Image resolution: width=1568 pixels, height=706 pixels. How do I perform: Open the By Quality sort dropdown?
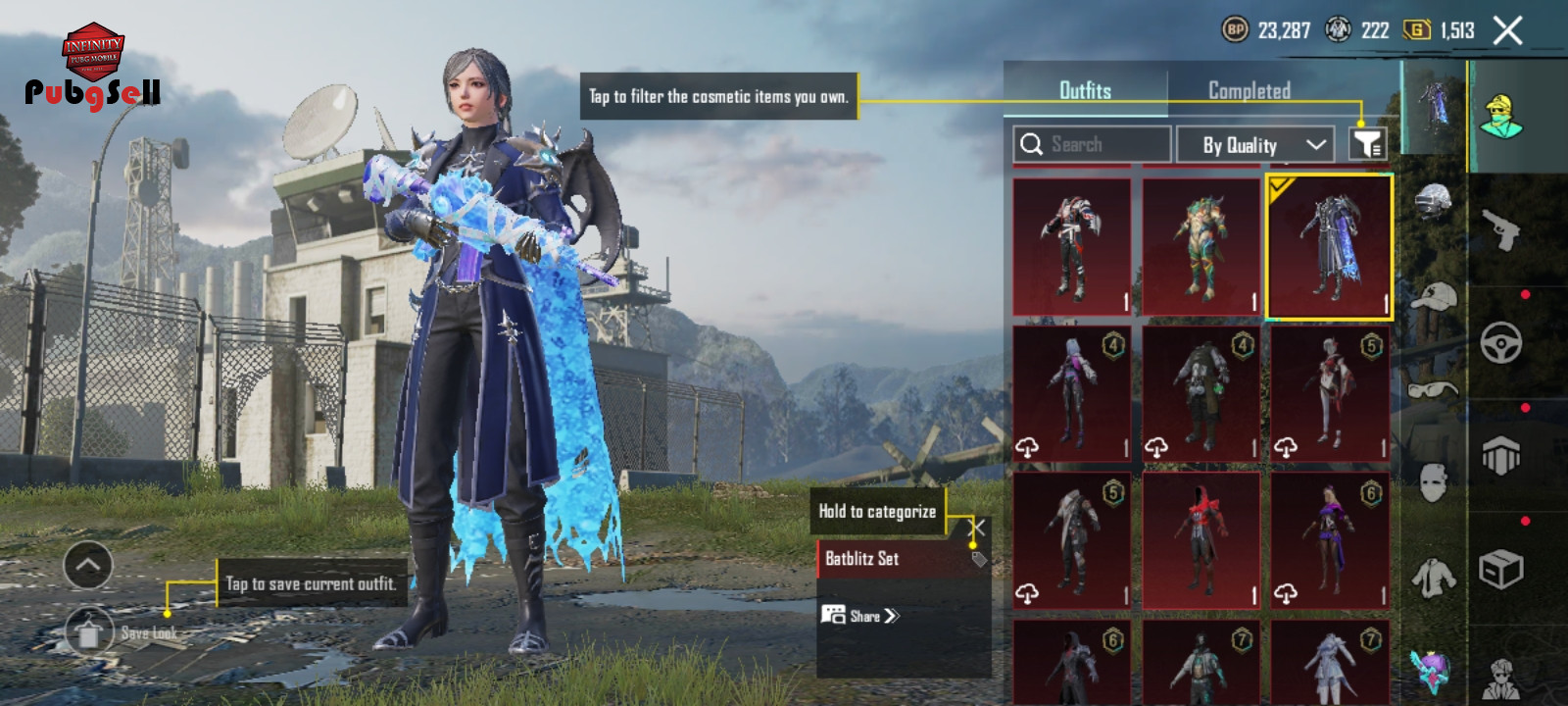pyautogui.click(x=1254, y=145)
